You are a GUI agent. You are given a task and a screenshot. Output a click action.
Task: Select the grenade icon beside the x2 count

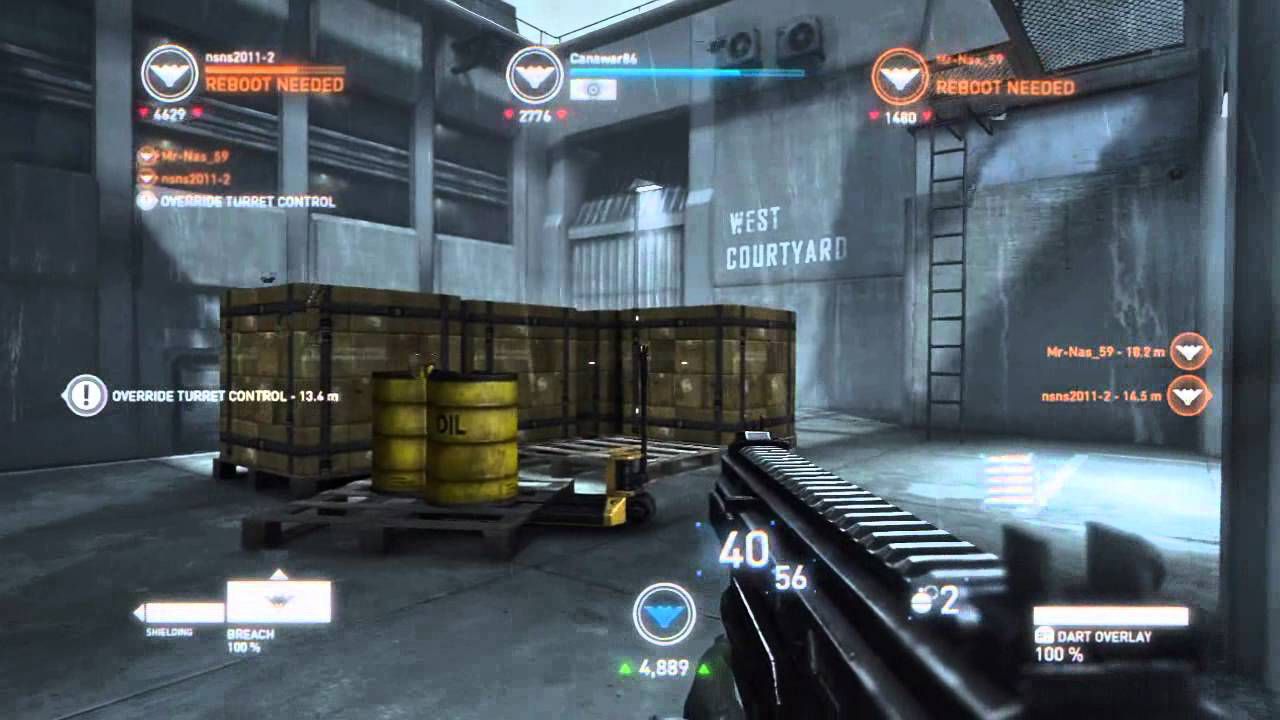pyautogui.click(x=921, y=600)
